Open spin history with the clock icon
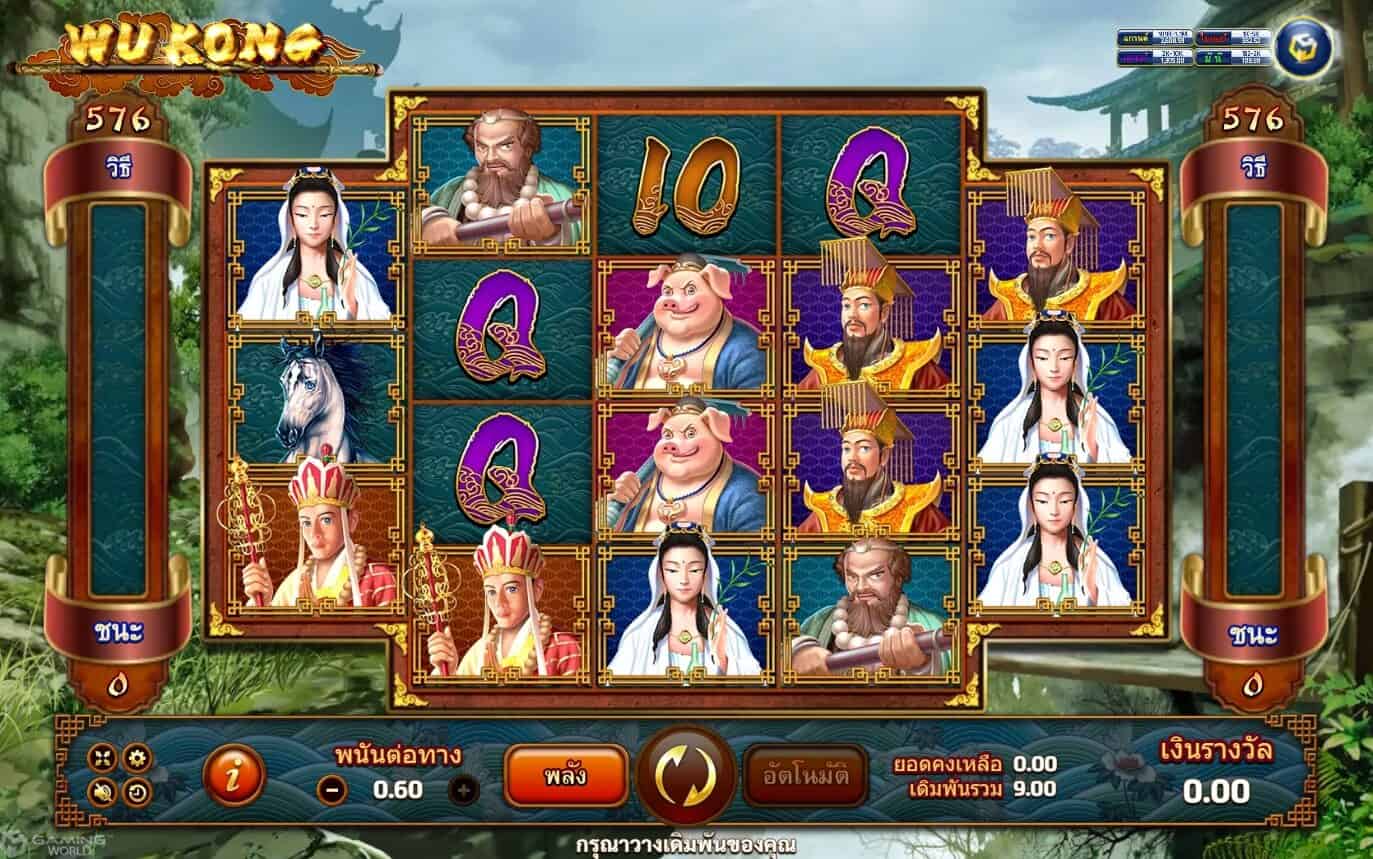Screen dimensions: 1373x859 pos(136,793)
